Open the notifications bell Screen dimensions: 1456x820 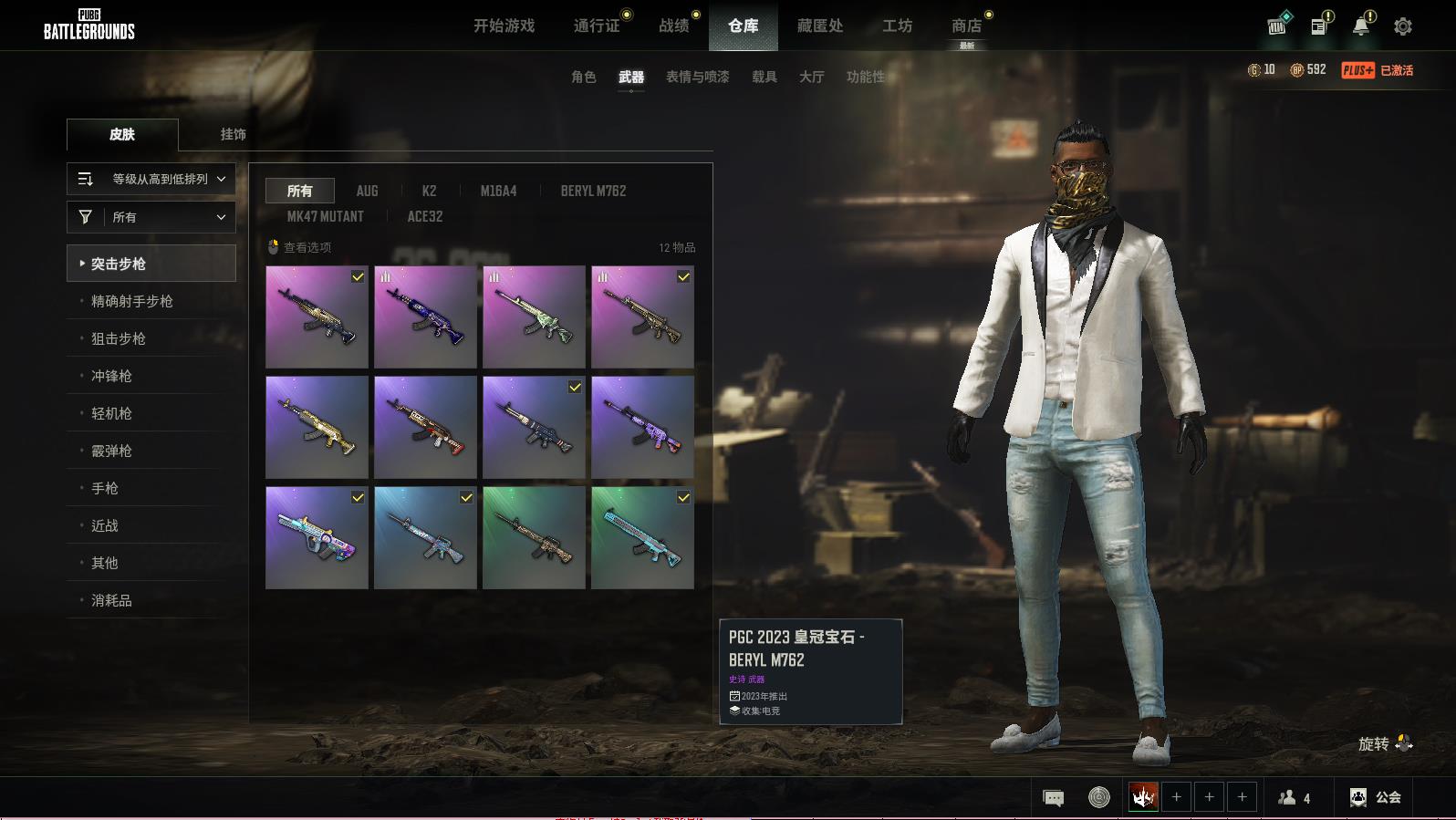[x=1361, y=26]
